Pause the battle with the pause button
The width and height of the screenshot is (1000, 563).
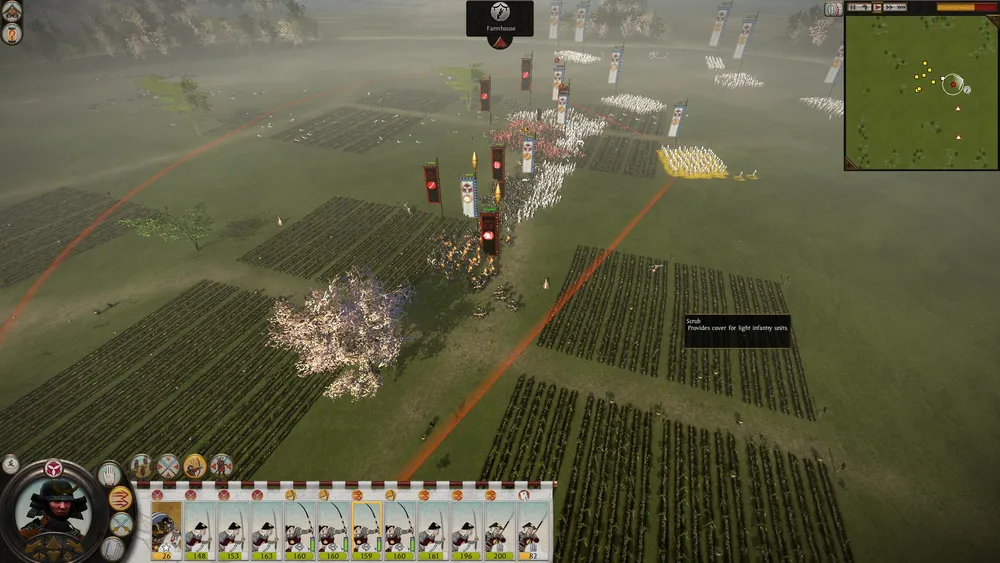pyautogui.click(x=853, y=8)
